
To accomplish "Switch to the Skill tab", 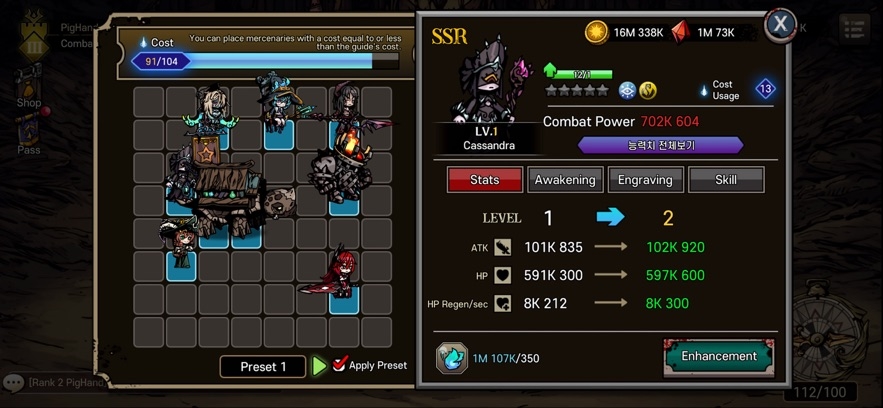I will coord(726,180).
